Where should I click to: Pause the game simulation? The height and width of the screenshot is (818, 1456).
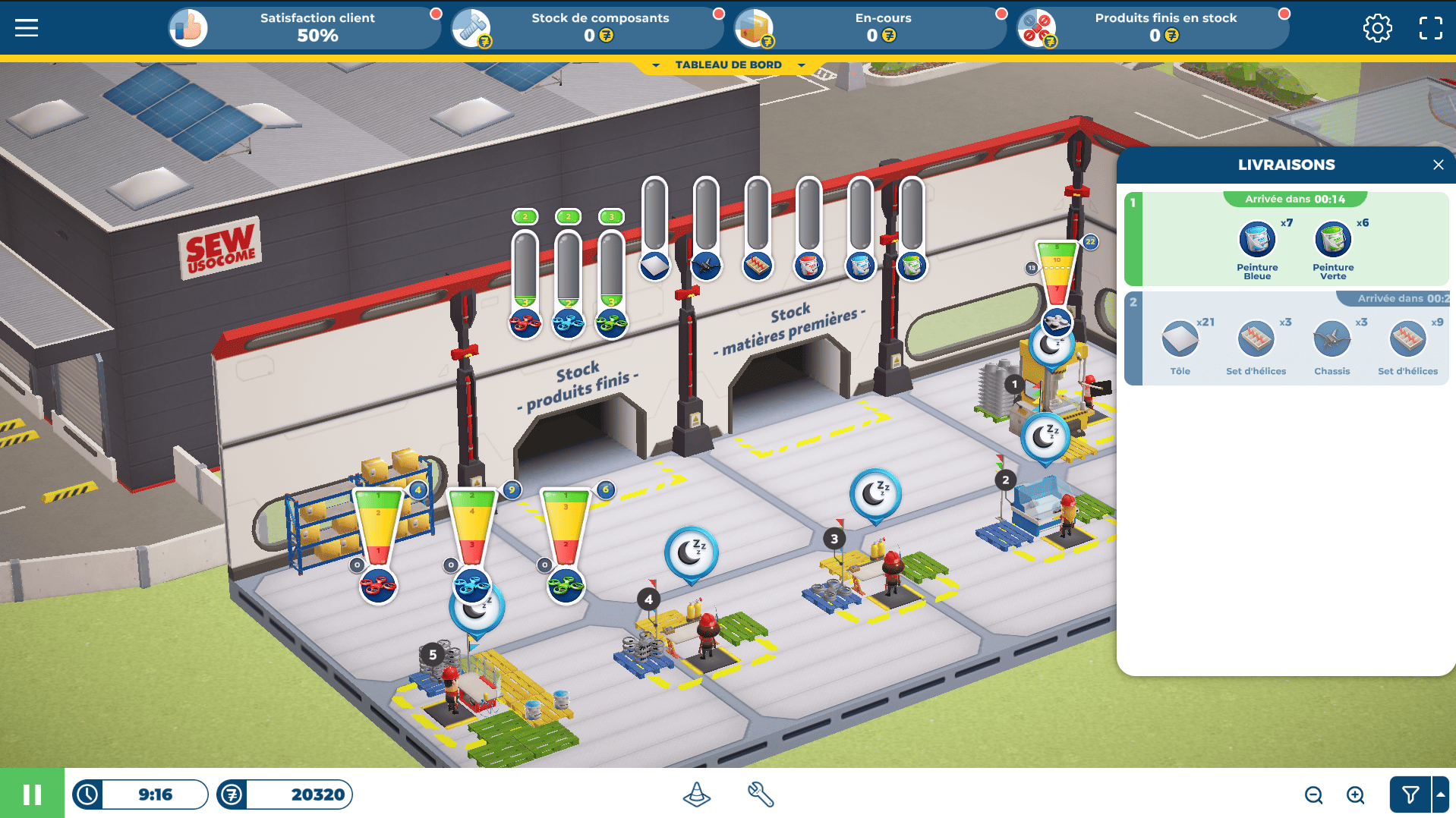[x=32, y=794]
